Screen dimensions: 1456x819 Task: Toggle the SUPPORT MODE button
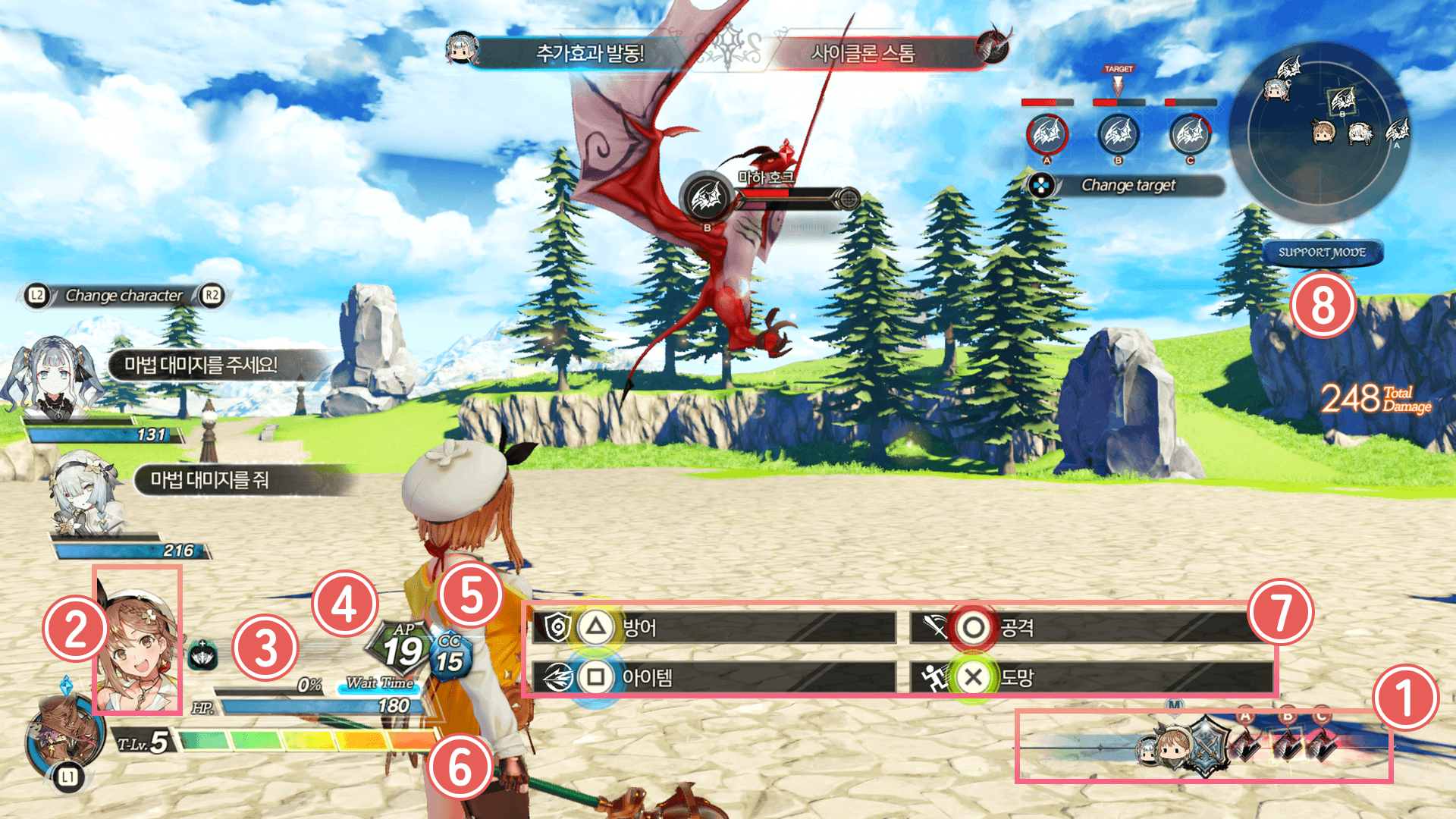pos(1322,253)
